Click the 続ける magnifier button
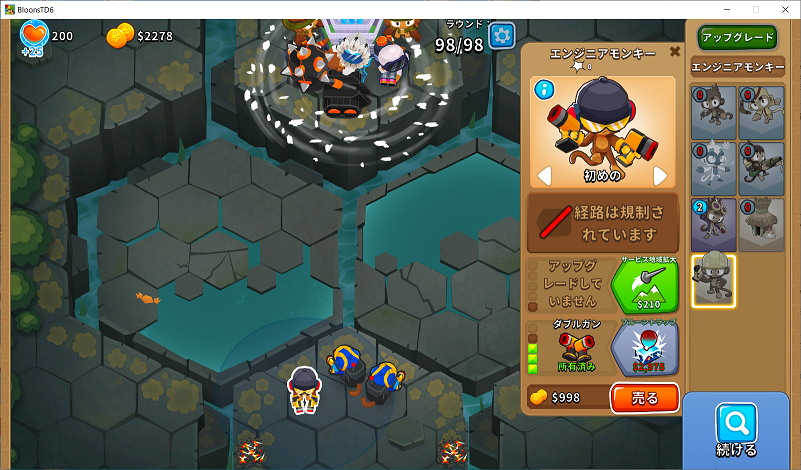The width and height of the screenshot is (801, 470). click(736, 430)
